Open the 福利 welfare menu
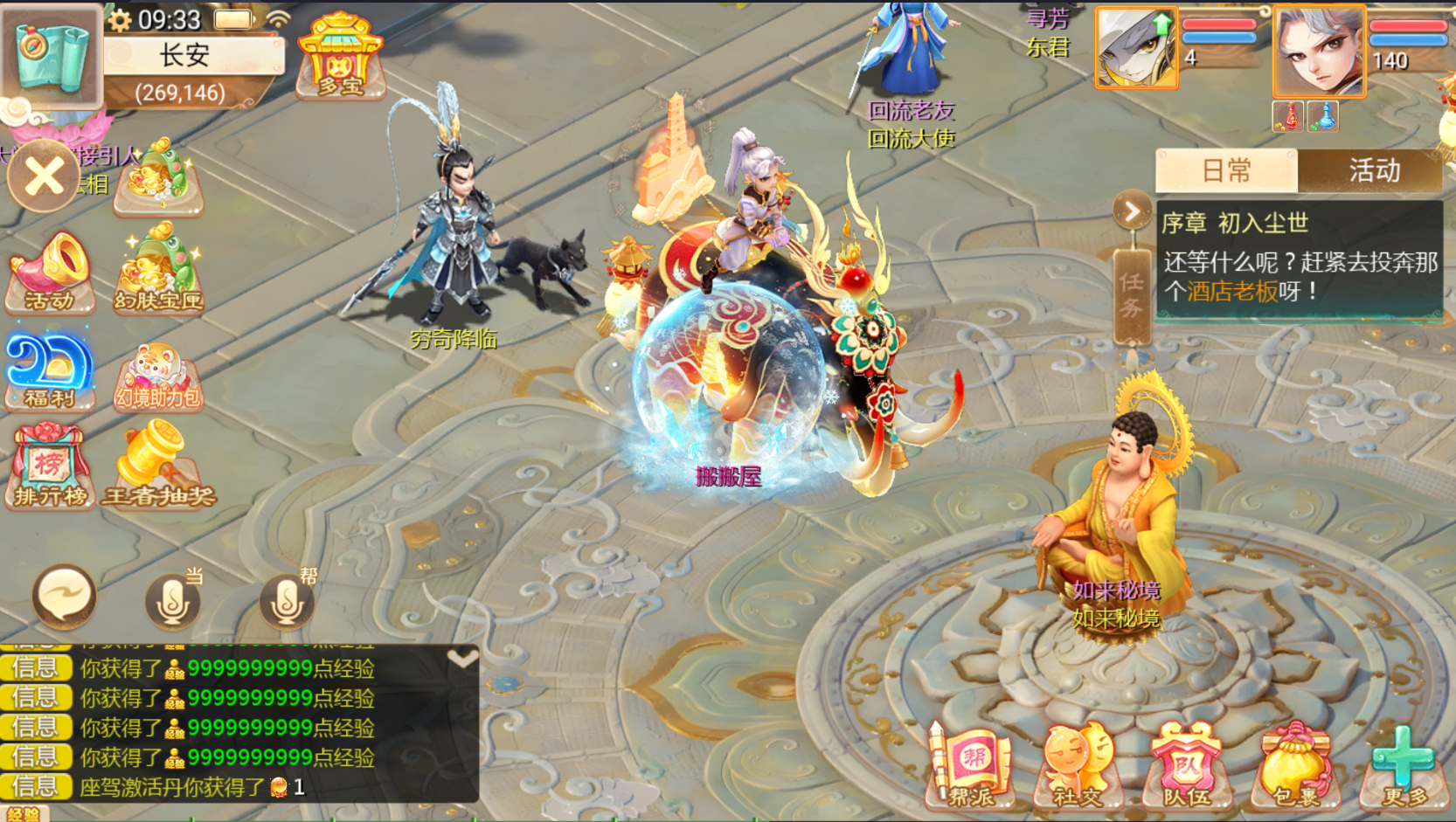Viewport: 1456px width, 822px height. pos(50,370)
